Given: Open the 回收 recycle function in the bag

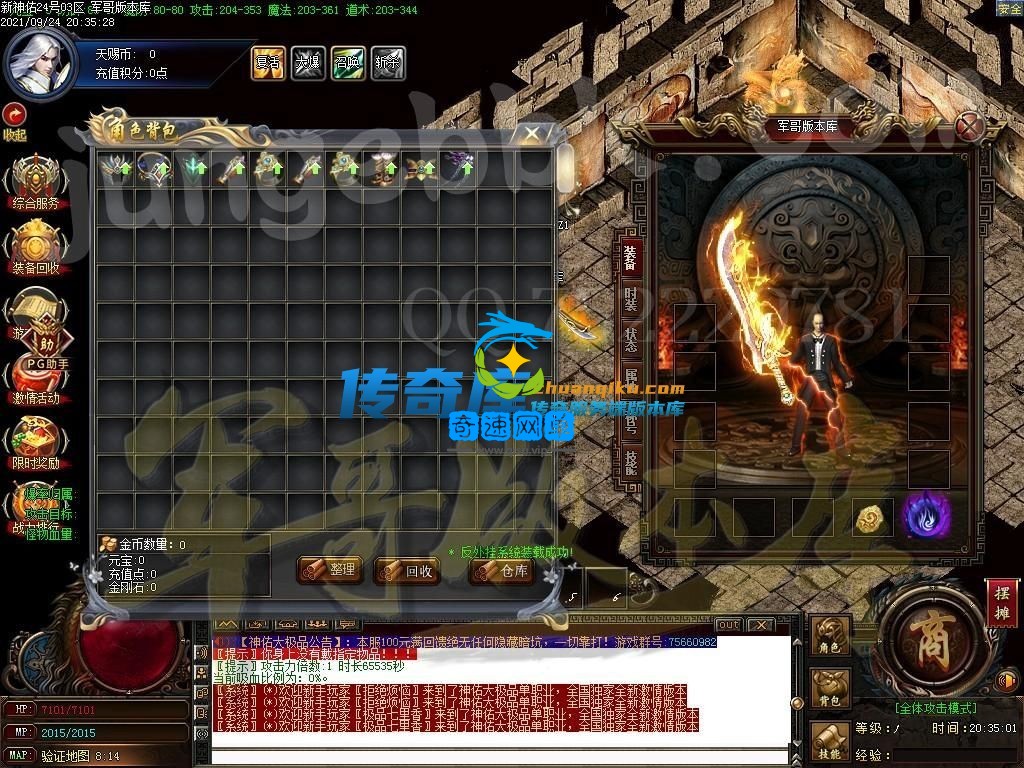Looking at the screenshot, I should [406, 571].
